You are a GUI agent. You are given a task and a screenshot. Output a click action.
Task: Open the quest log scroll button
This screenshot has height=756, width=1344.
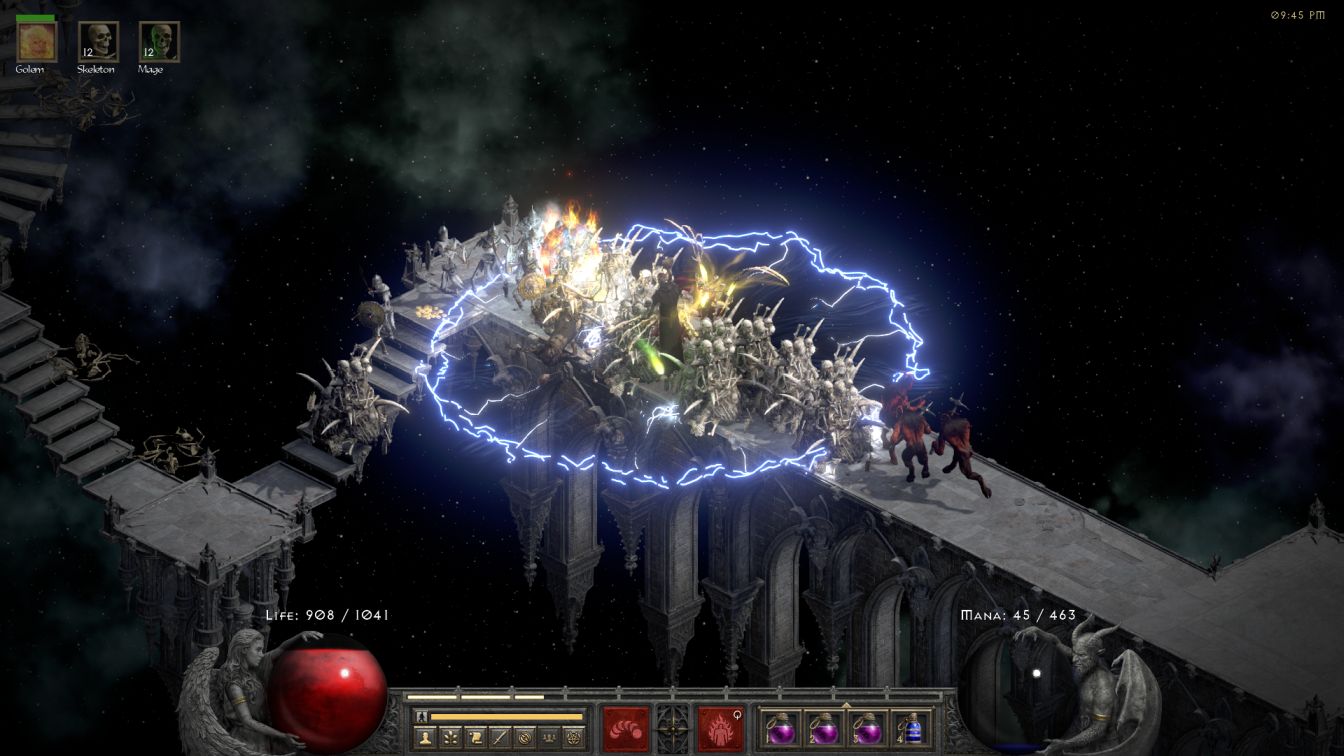[476, 738]
